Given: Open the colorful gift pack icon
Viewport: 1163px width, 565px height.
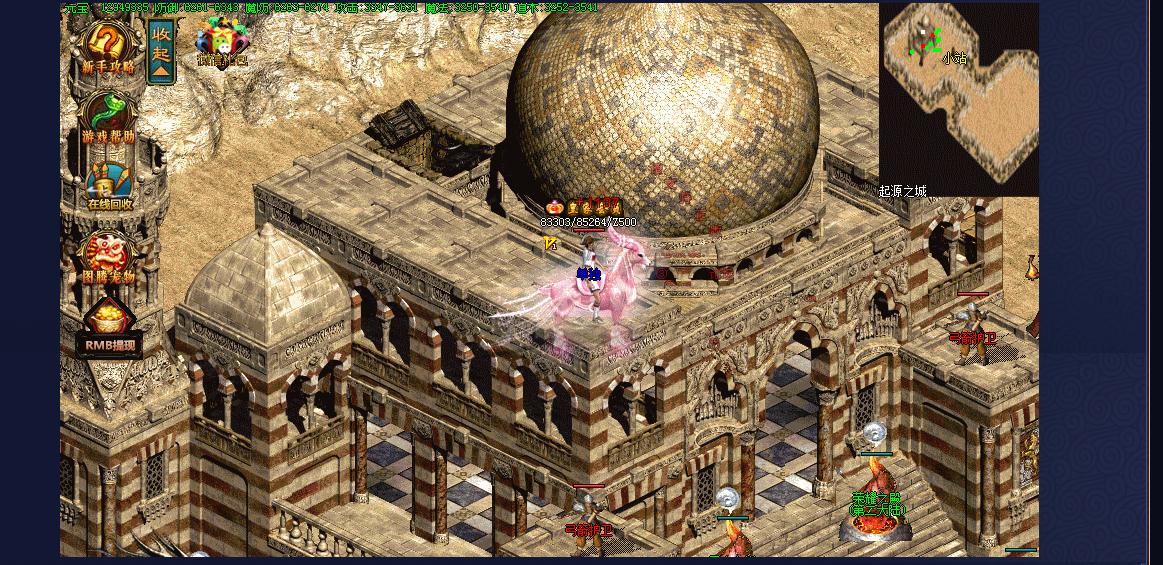Looking at the screenshot, I should point(220,42).
